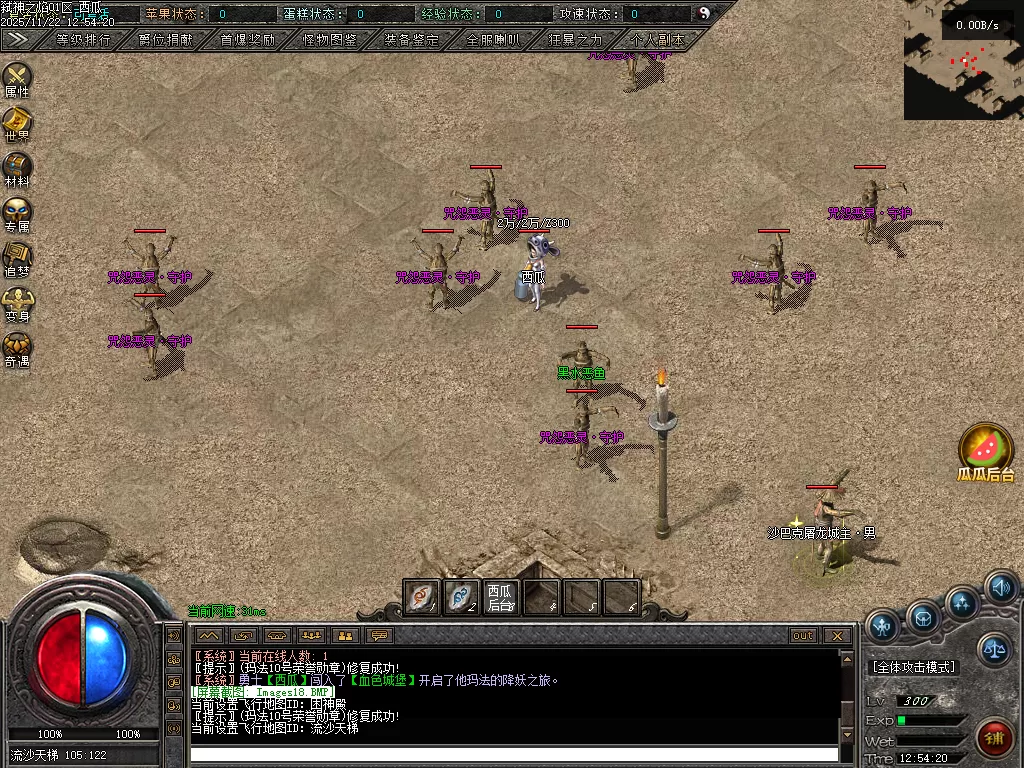Use the blue rune in hotbar slot 2
Viewport: 1024px width, 768px height.
[x=461, y=597]
